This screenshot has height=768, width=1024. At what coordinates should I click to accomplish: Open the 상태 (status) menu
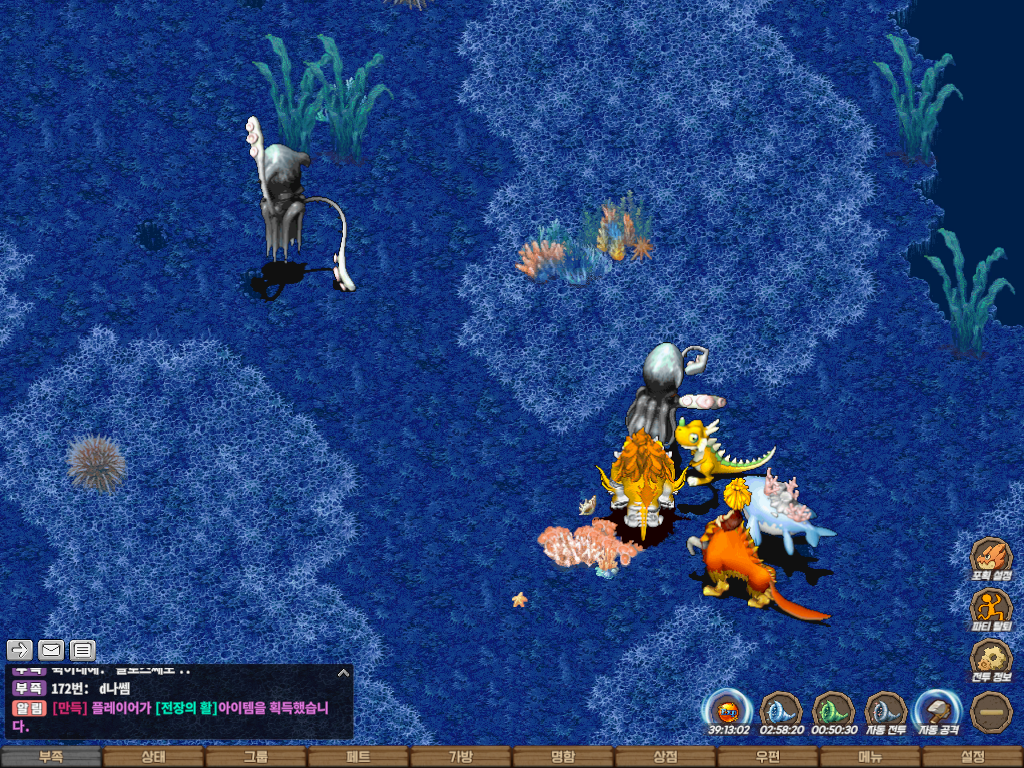pos(153,757)
